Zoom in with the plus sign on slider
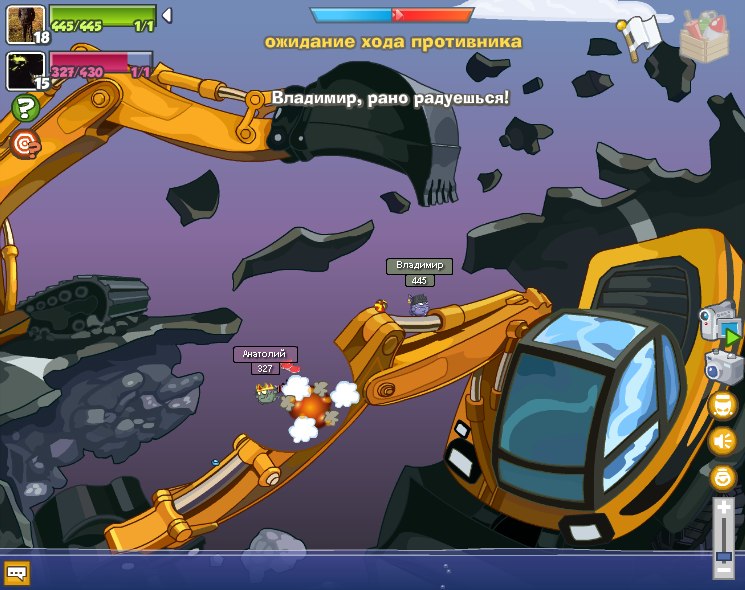The image size is (745, 590). point(723,508)
